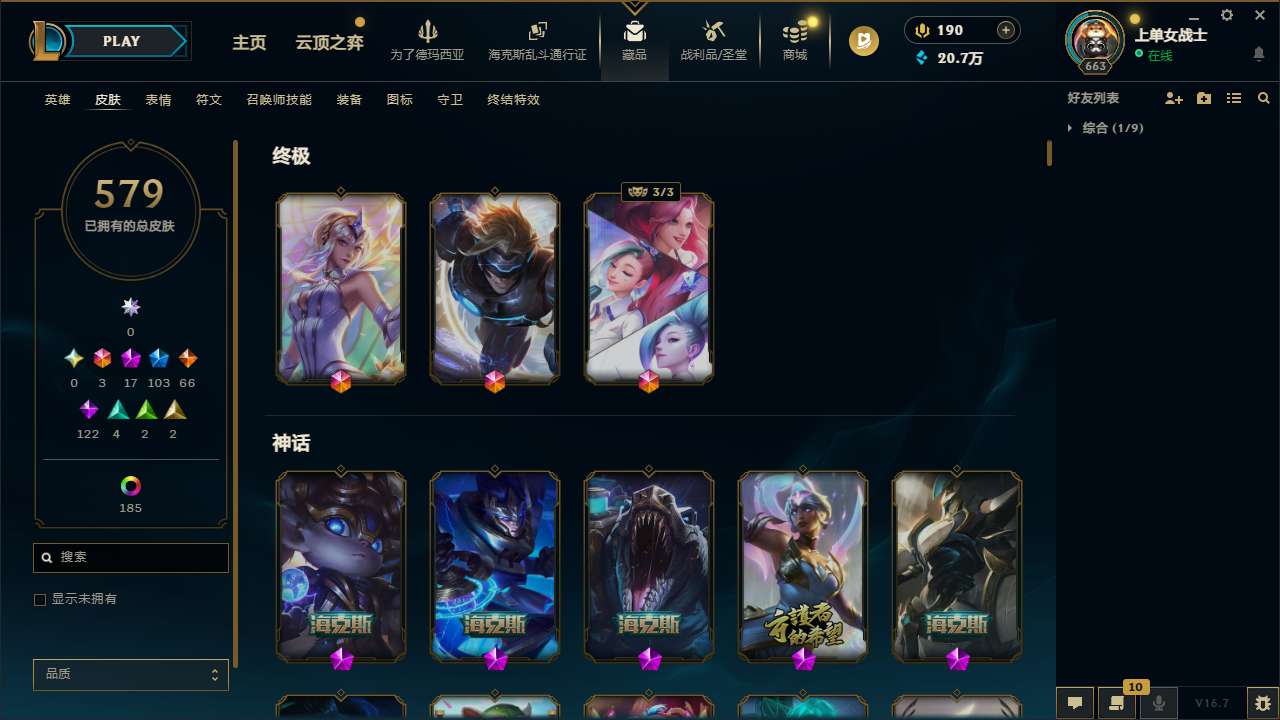Open the missions panel showing 10 badge
Screen dimensions: 1280x720
[1117, 703]
